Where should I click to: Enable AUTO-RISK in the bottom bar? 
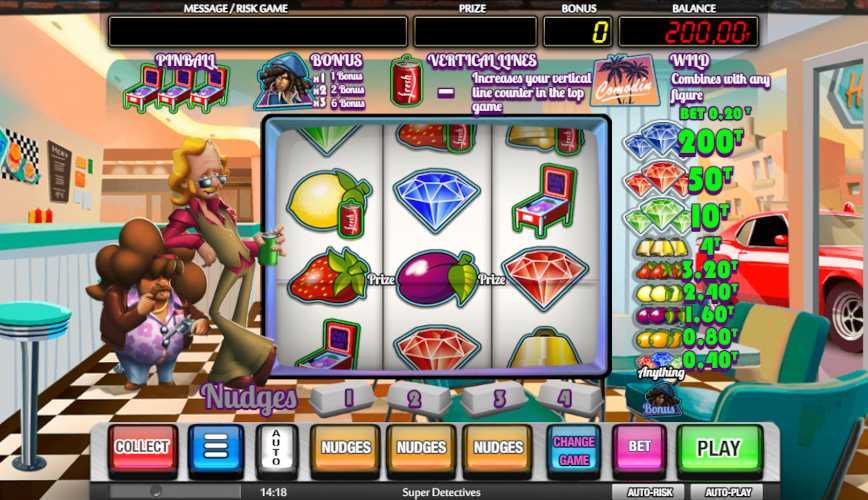tap(649, 492)
